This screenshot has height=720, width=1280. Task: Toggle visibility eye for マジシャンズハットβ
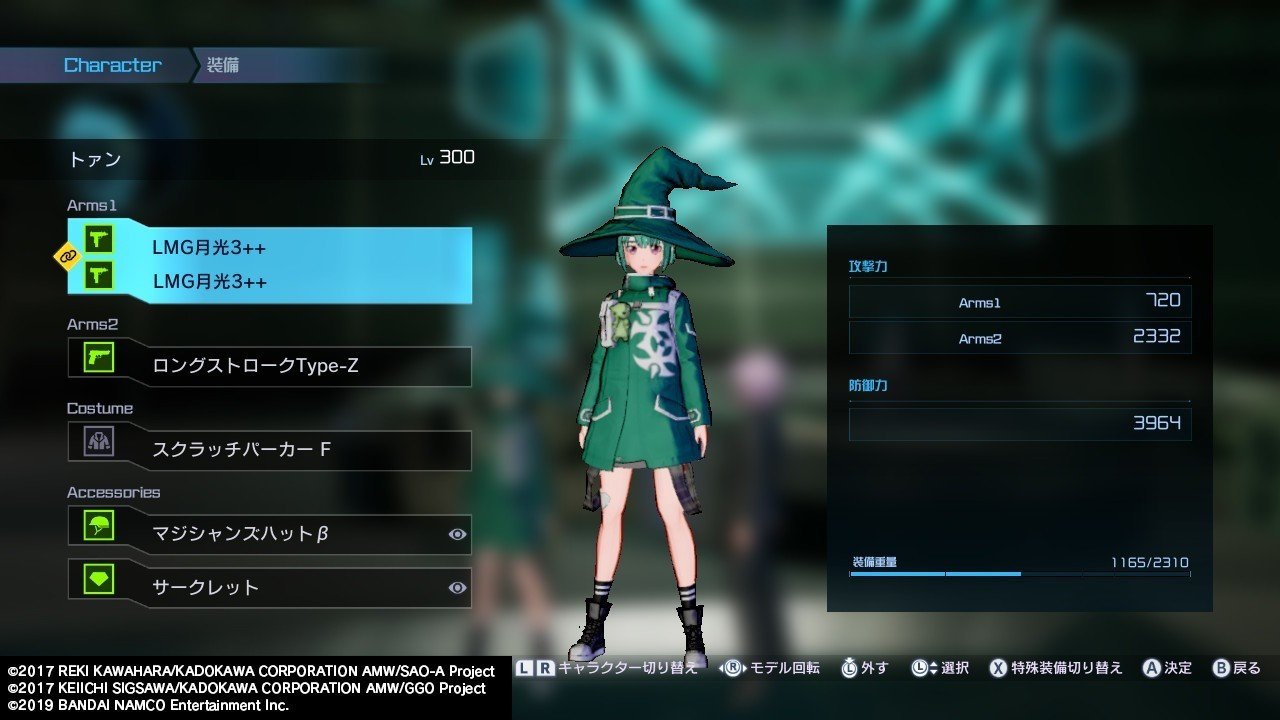pyautogui.click(x=457, y=535)
